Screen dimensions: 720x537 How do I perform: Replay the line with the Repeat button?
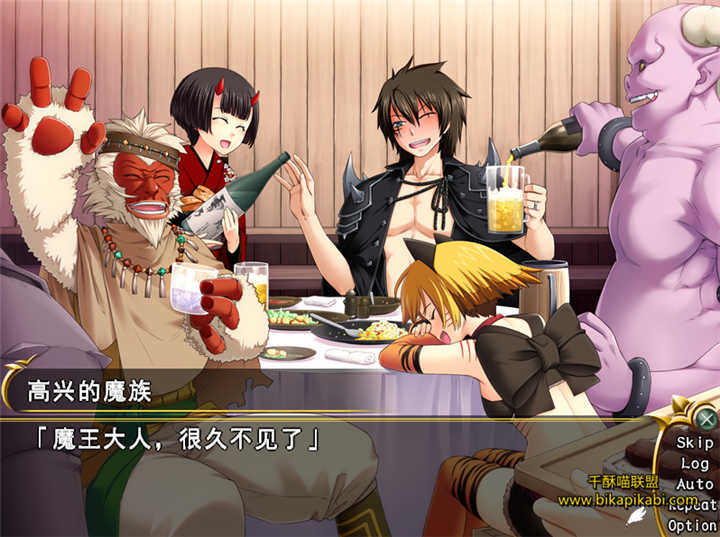(x=694, y=505)
